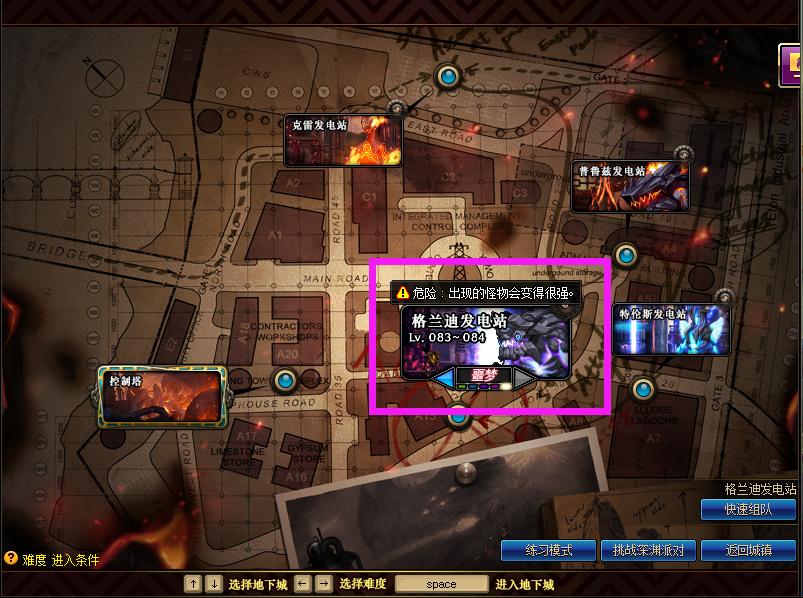Start 练习模式 practice mode
Image resolution: width=803 pixels, height=598 pixels.
(548, 551)
